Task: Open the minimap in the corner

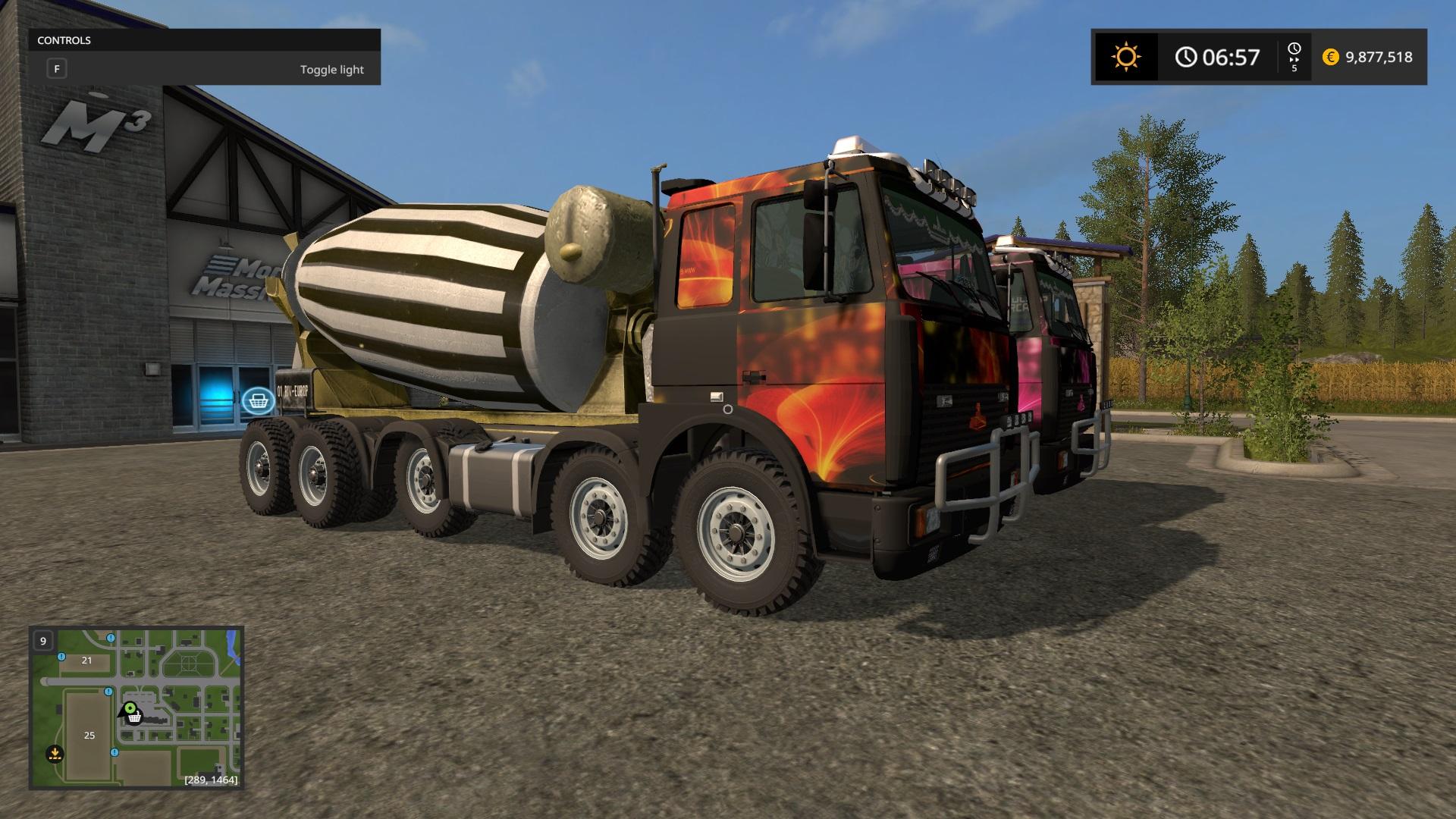Action: (136, 707)
